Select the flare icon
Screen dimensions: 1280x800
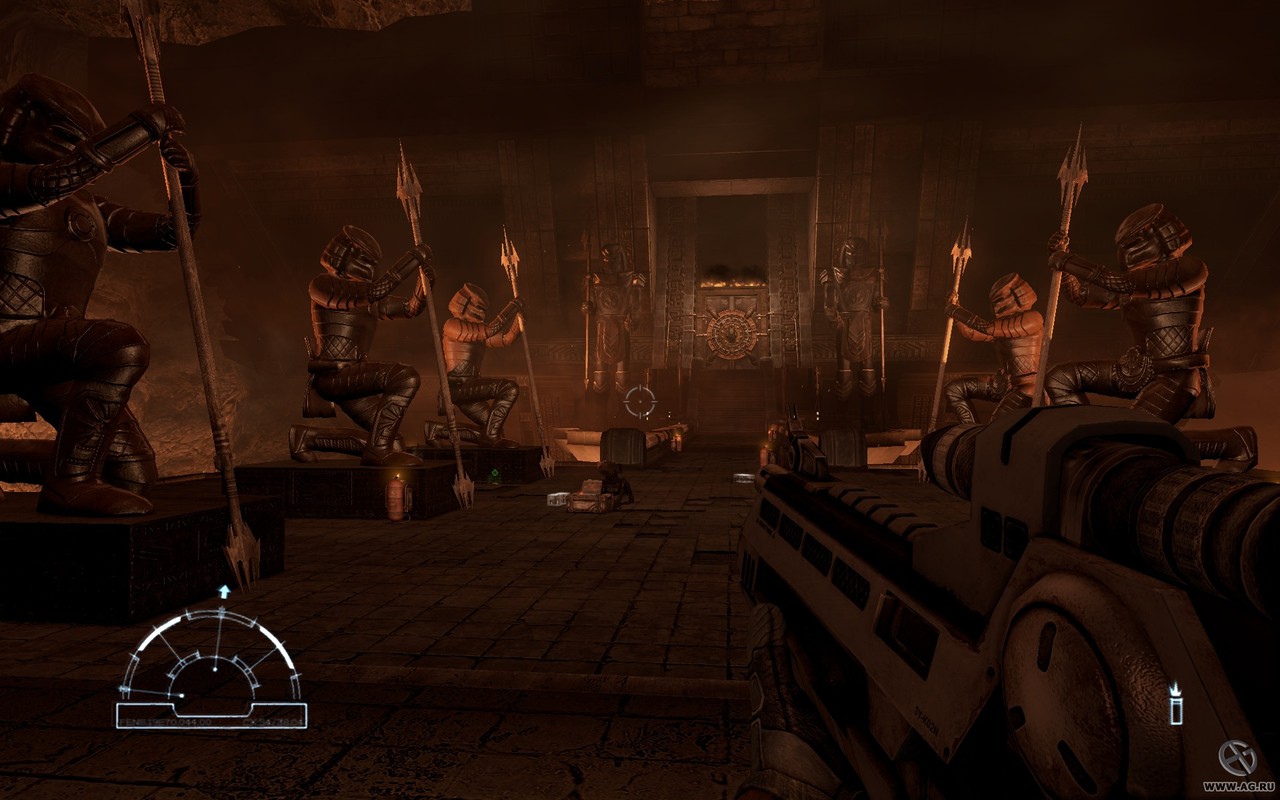[x=1177, y=704]
